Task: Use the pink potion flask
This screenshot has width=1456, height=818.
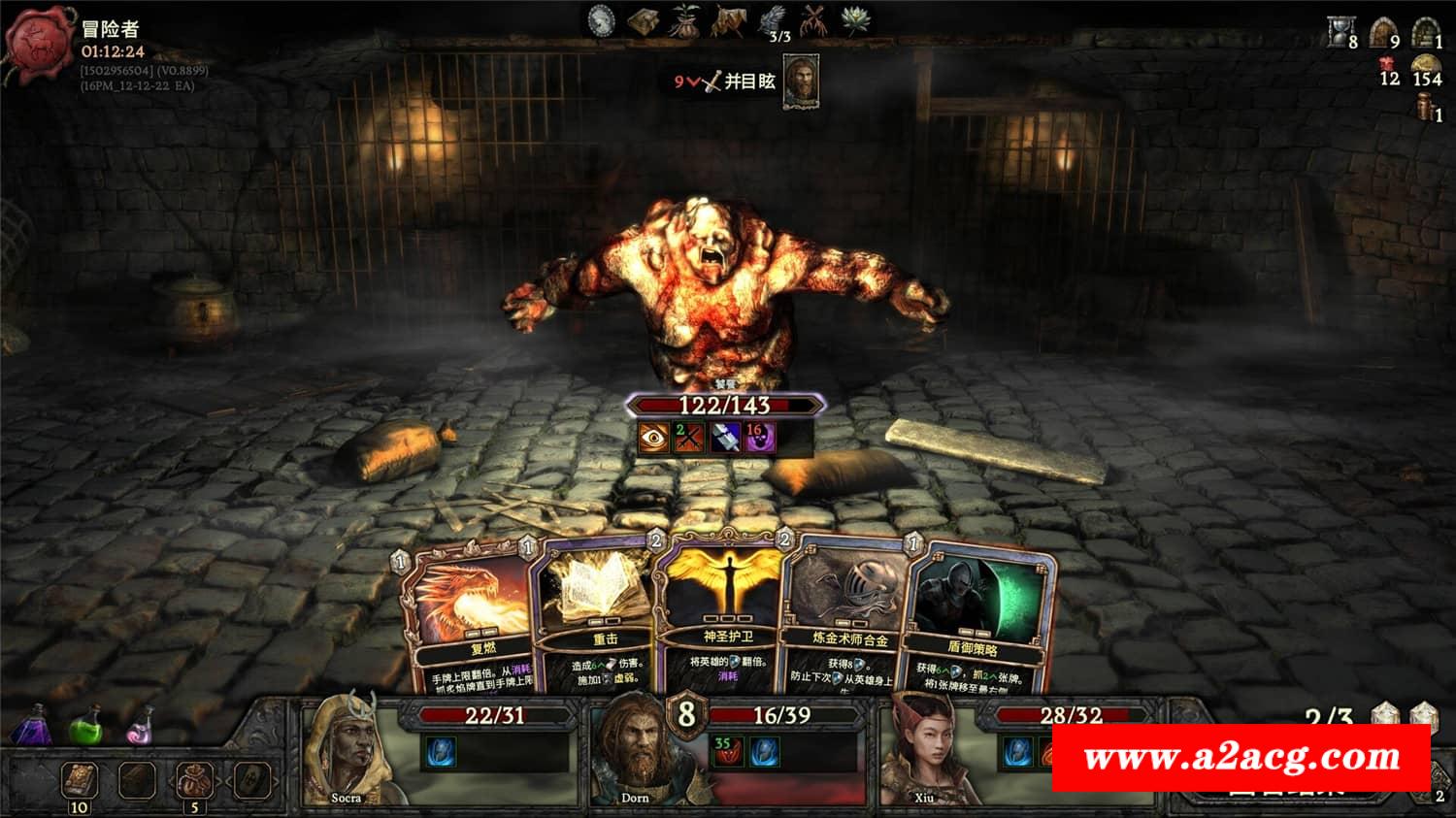Action: (x=141, y=726)
